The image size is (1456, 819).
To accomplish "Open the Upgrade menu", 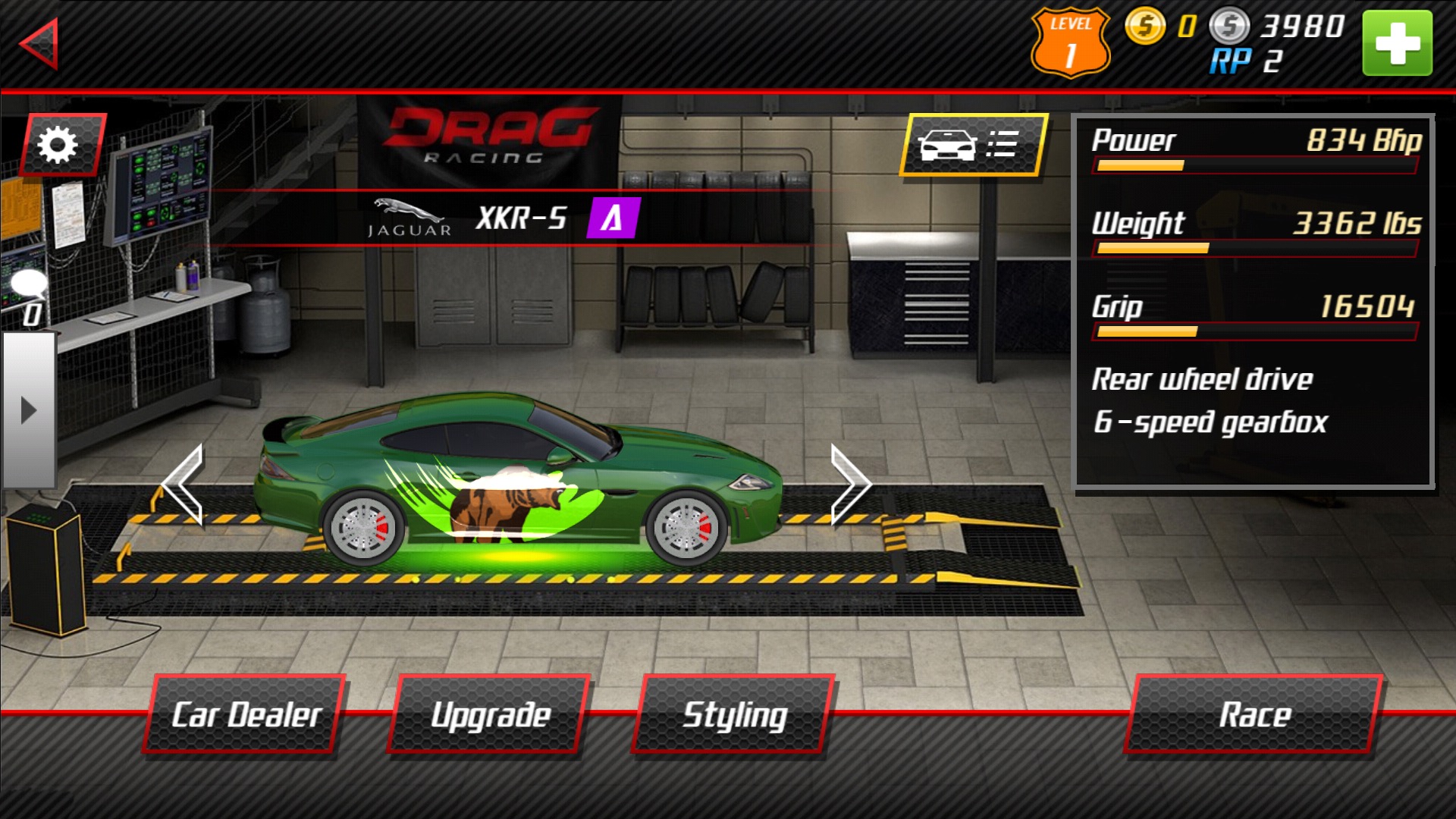I will 490,714.
